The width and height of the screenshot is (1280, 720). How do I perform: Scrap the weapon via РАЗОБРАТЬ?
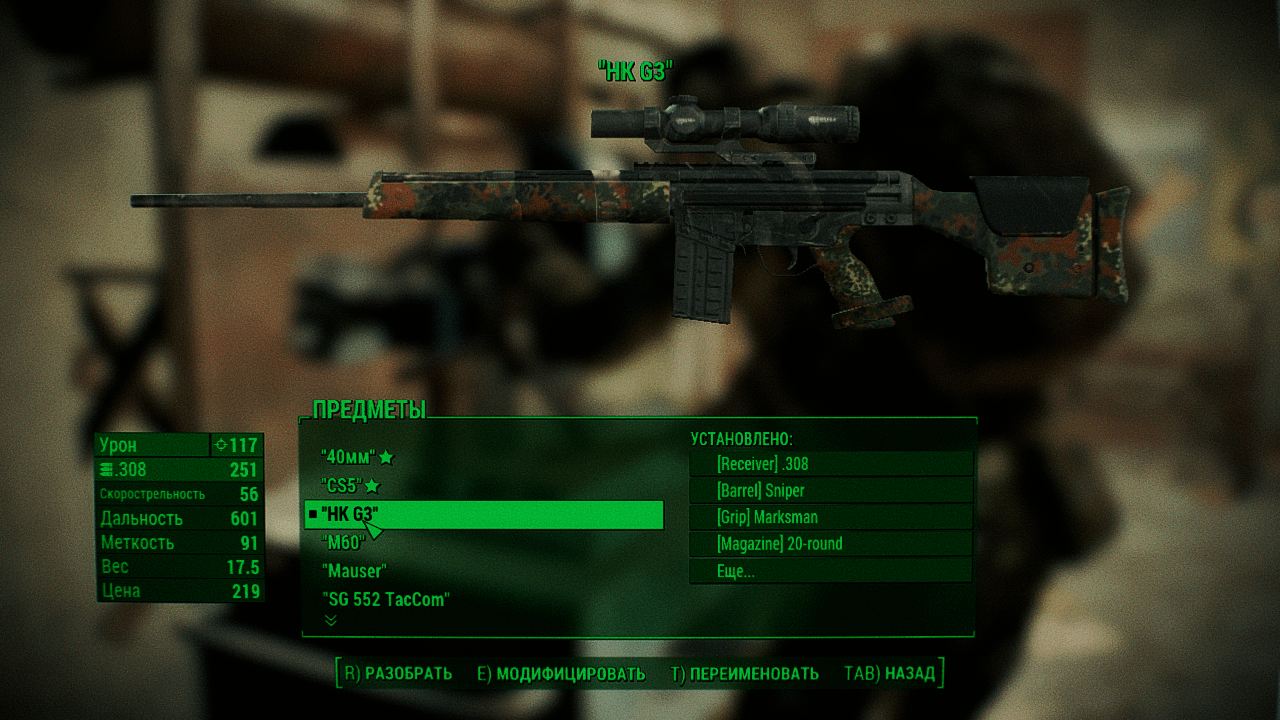pyautogui.click(x=398, y=674)
